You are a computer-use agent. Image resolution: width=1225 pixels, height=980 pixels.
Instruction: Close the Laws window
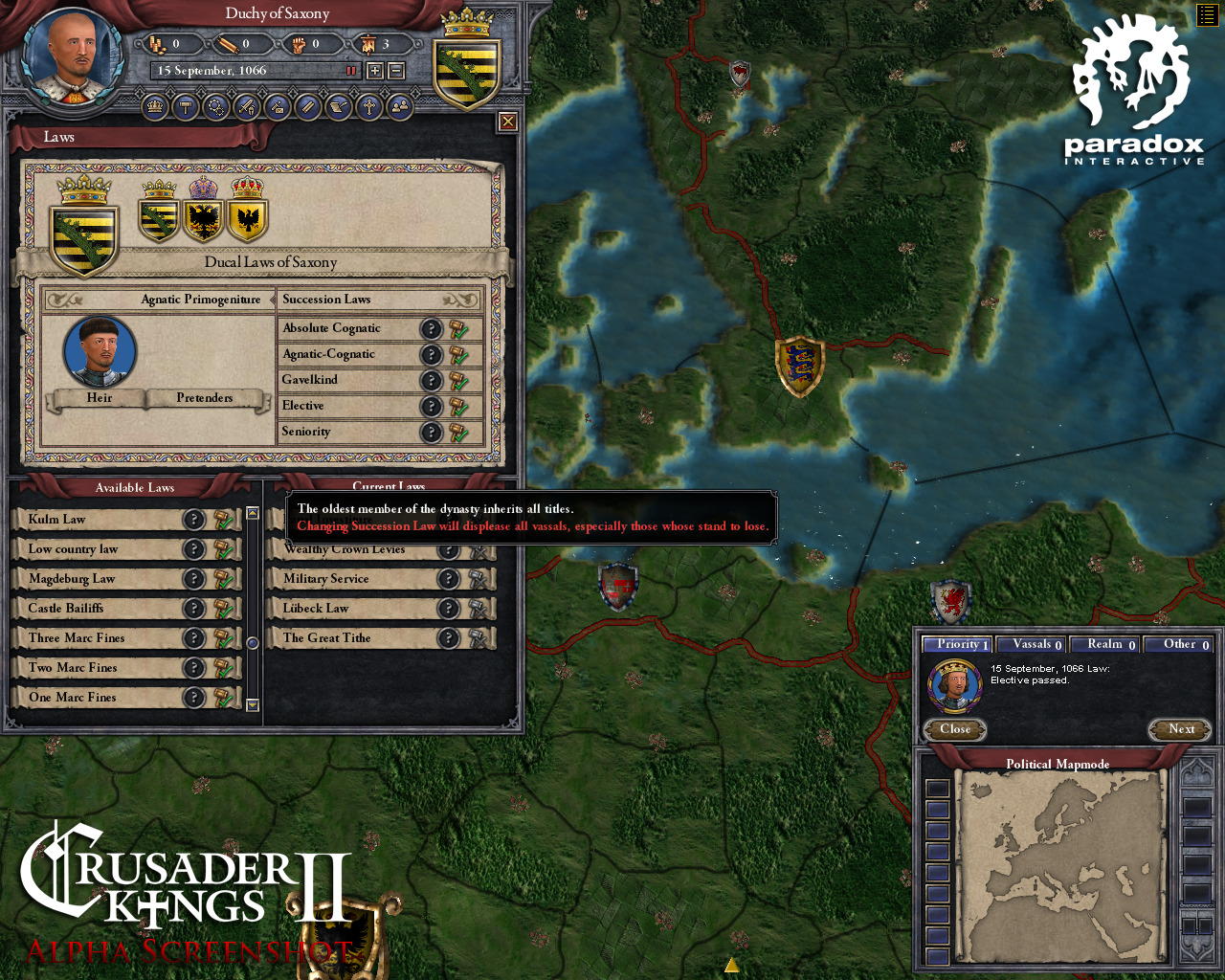[x=508, y=122]
